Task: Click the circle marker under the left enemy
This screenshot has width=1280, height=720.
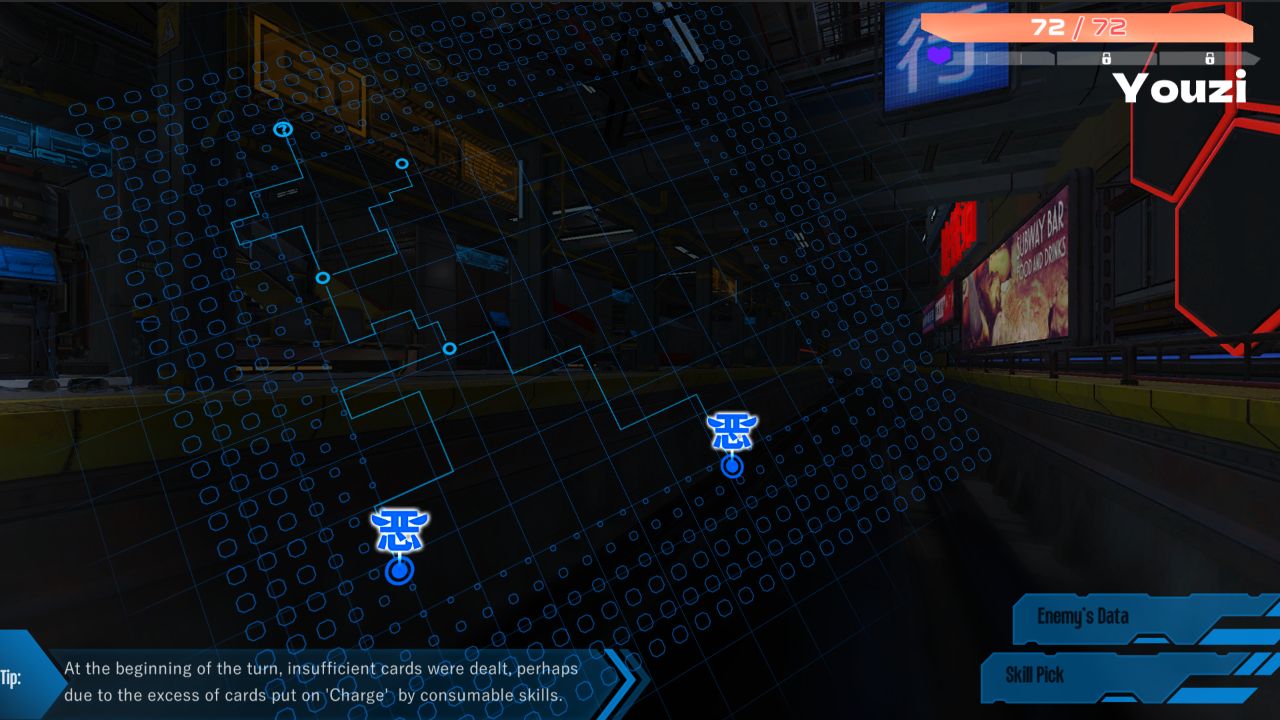Action: coord(400,570)
